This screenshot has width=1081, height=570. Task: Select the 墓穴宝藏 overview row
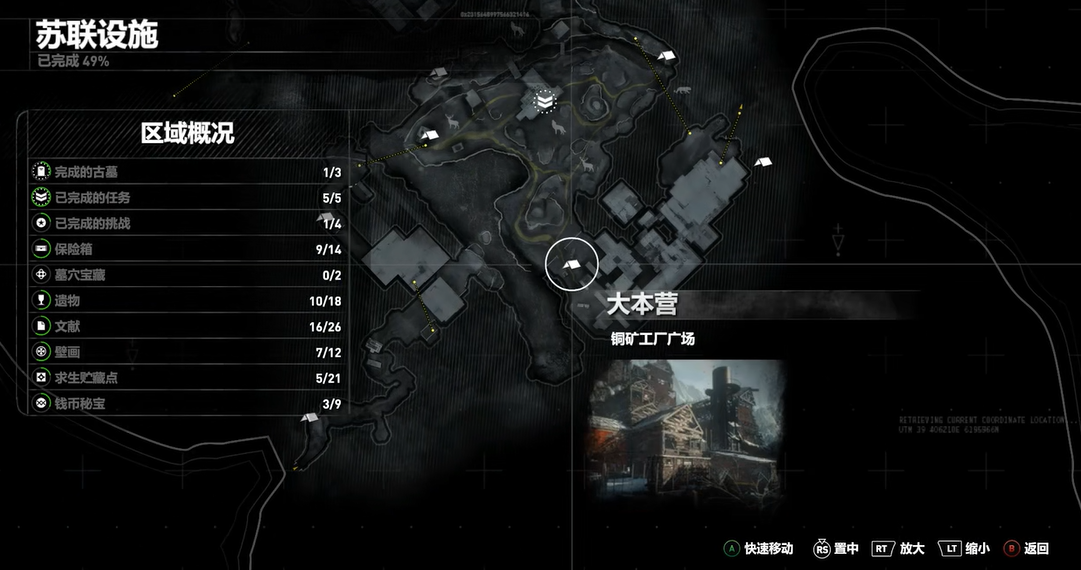188,275
